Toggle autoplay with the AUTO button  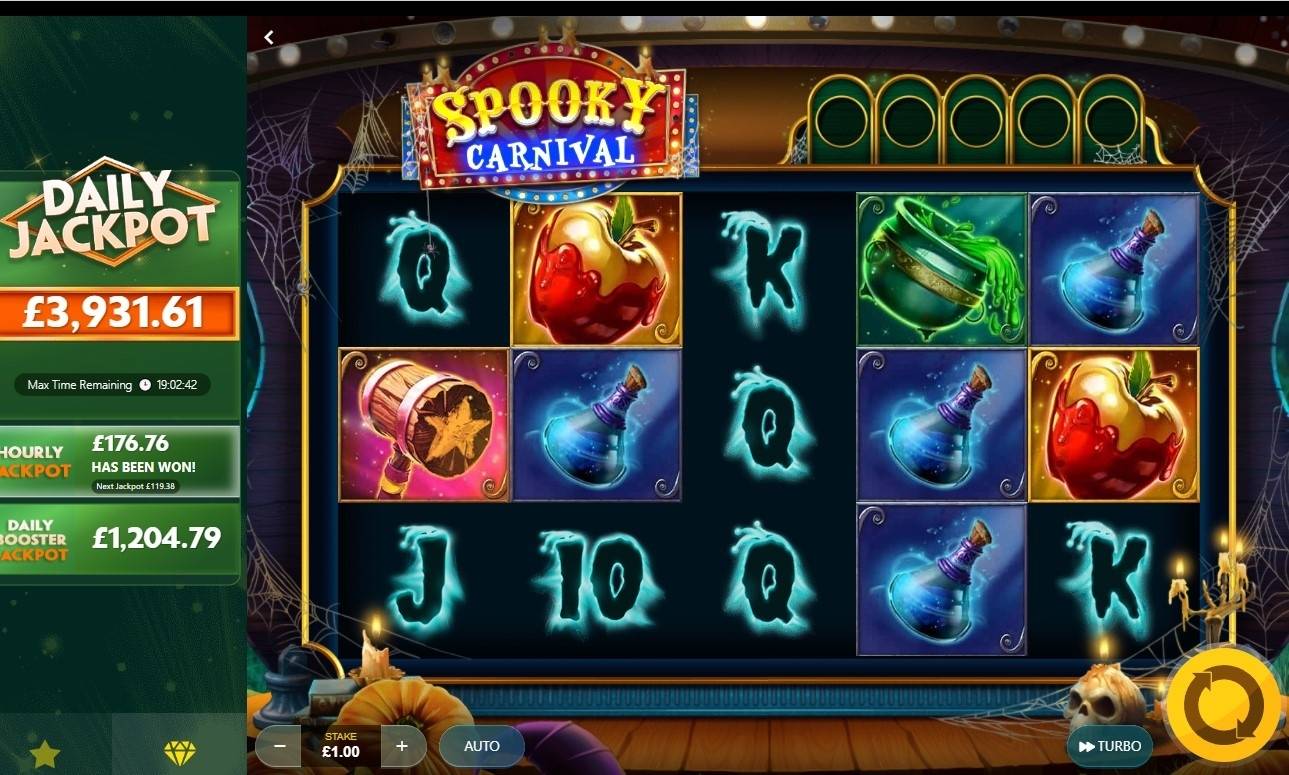(x=480, y=745)
